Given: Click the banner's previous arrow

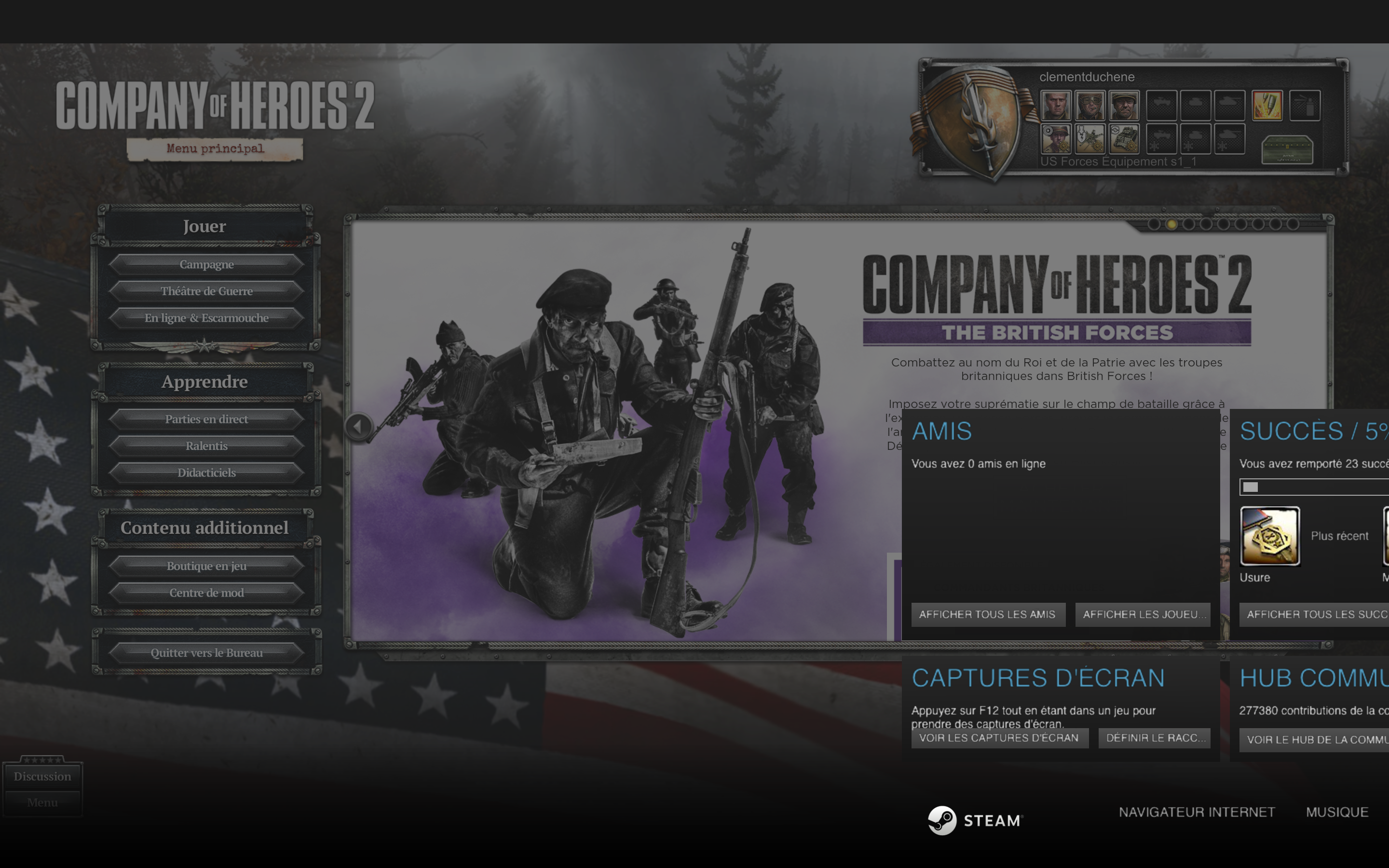Looking at the screenshot, I should [x=358, y=427].
